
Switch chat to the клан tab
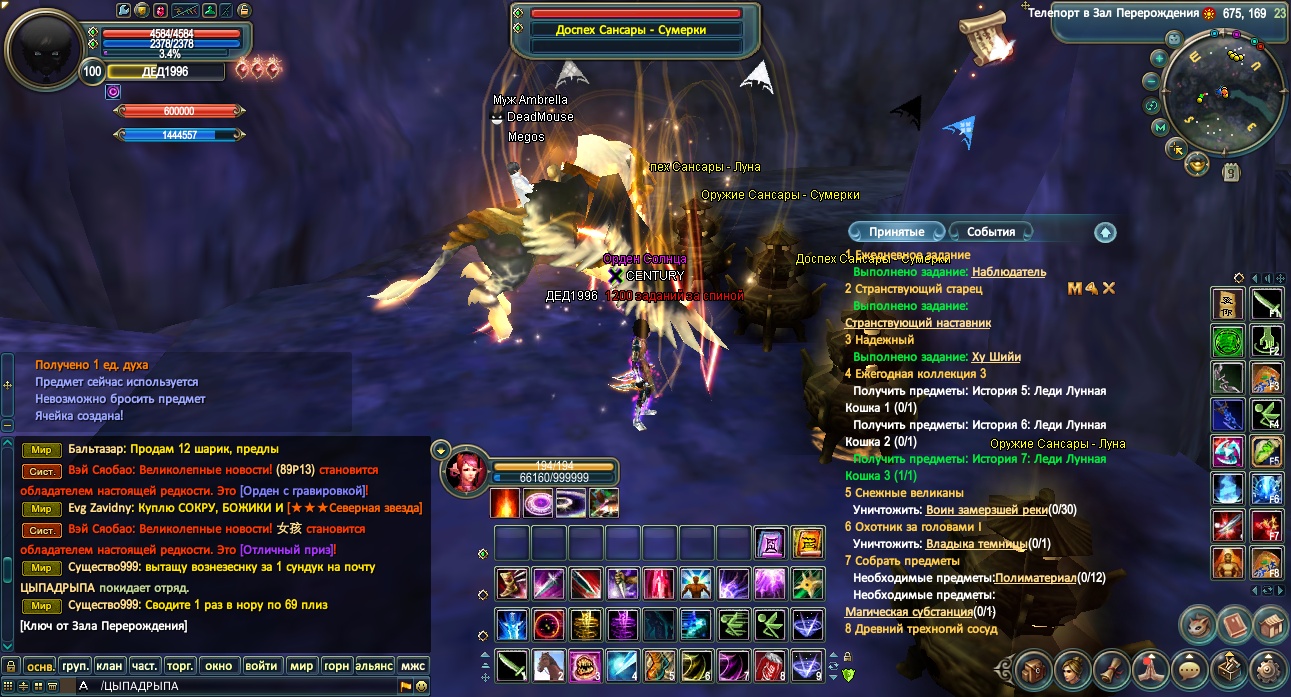(109, 665)
